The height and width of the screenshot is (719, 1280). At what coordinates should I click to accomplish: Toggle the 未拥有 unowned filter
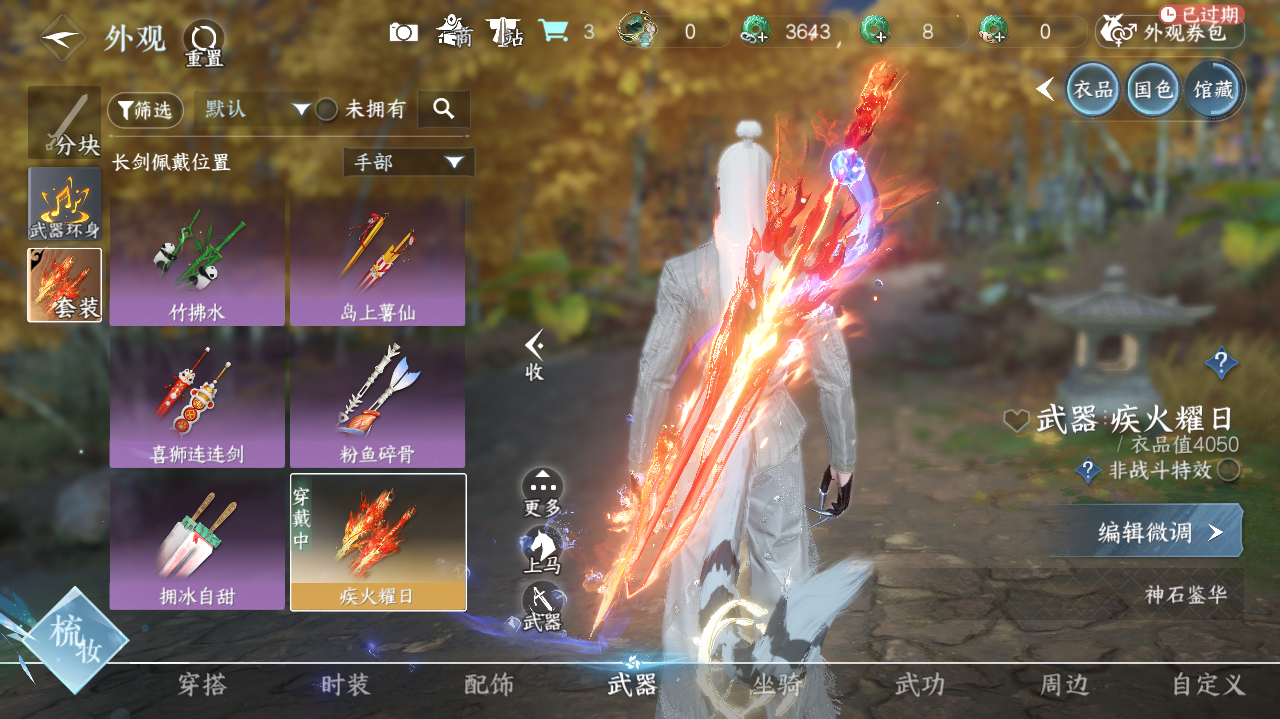pos(327,110)
